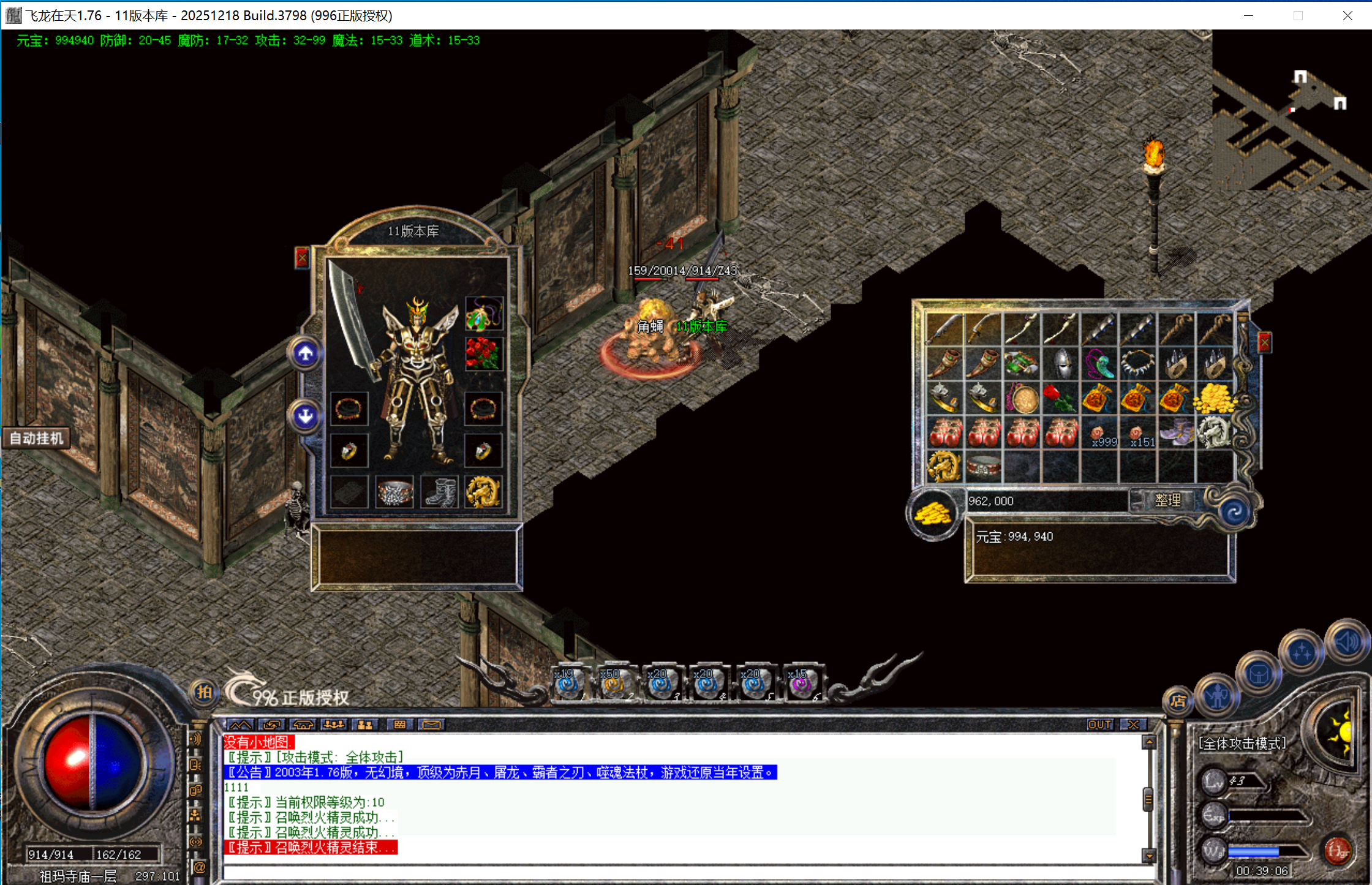Click the 整理 sort button in the bag
The width and height of the screenshot is (1372, 885).
[x=1167, y=500]
